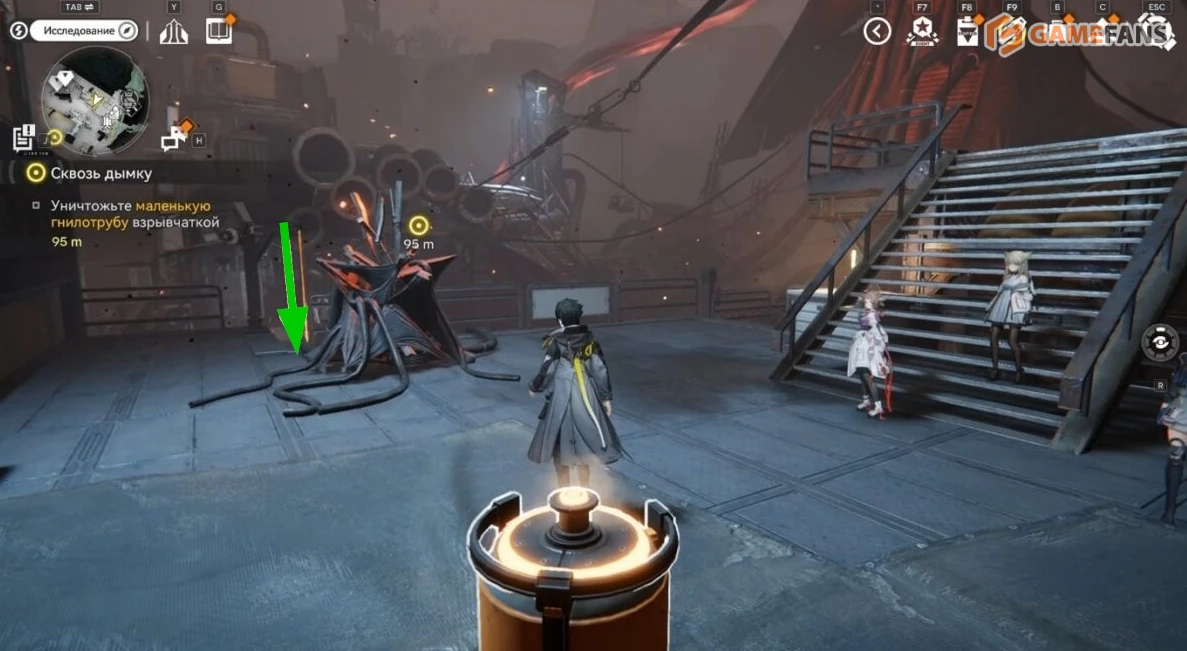The width and height of the screenshot is (1187, 651).
Task: Open the main menu gear icon
Action: tap(1157, 33)
